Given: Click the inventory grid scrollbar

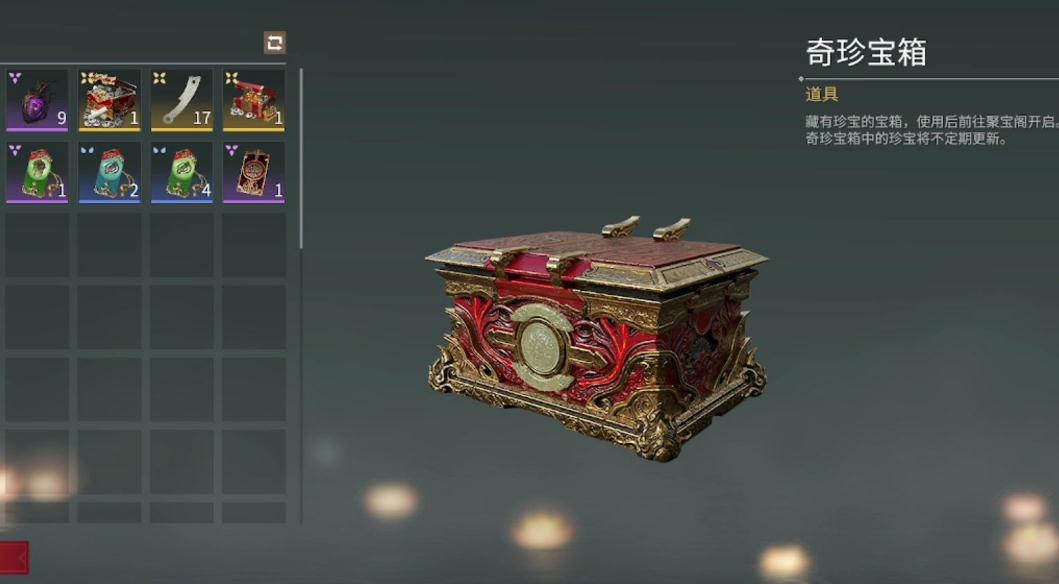Looking at the screenshot, I should (301, 160).
